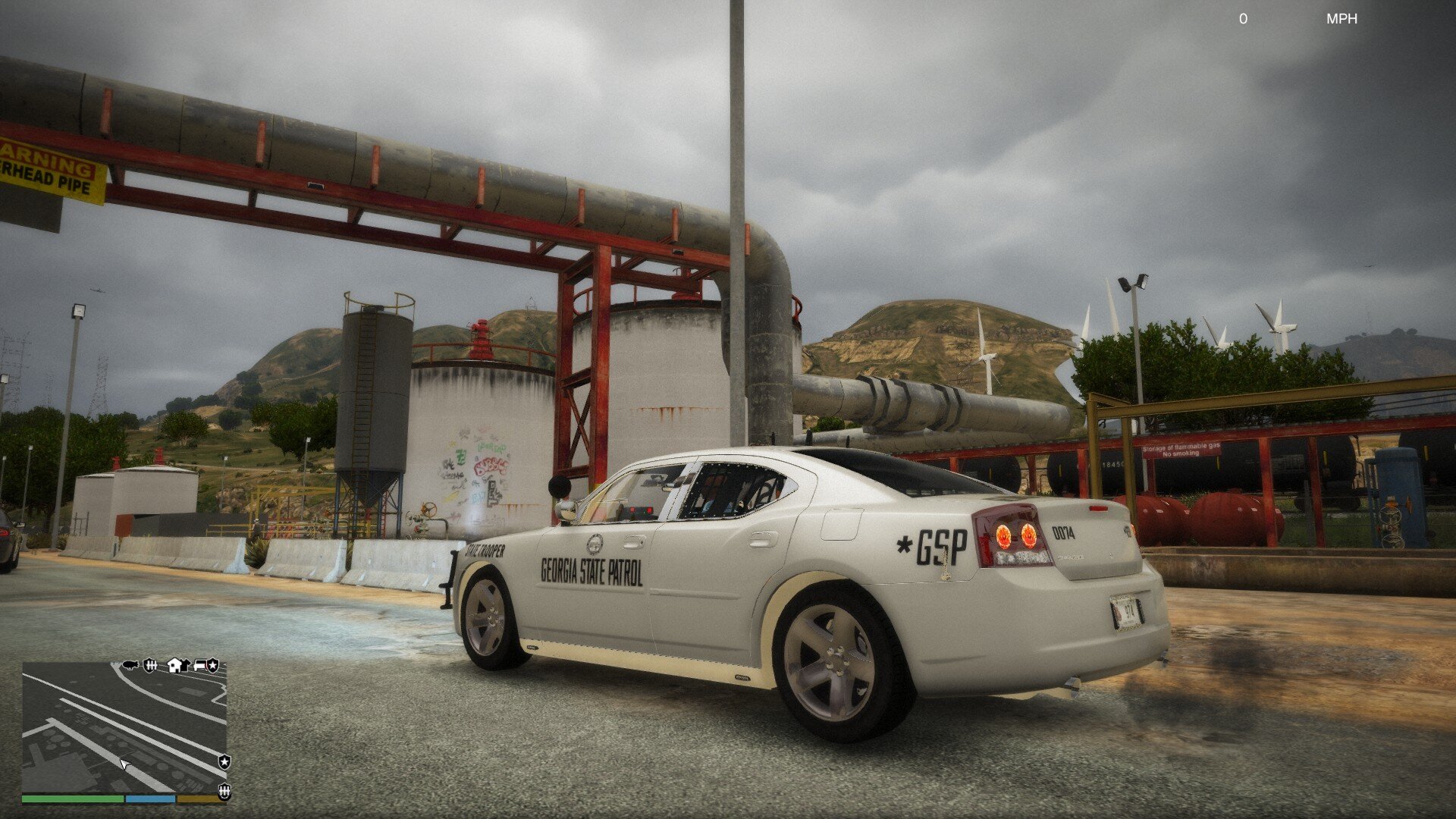Select the barred shield blip beside the blimp
This screenshot has width=1456, height=819.
[150, 665]
